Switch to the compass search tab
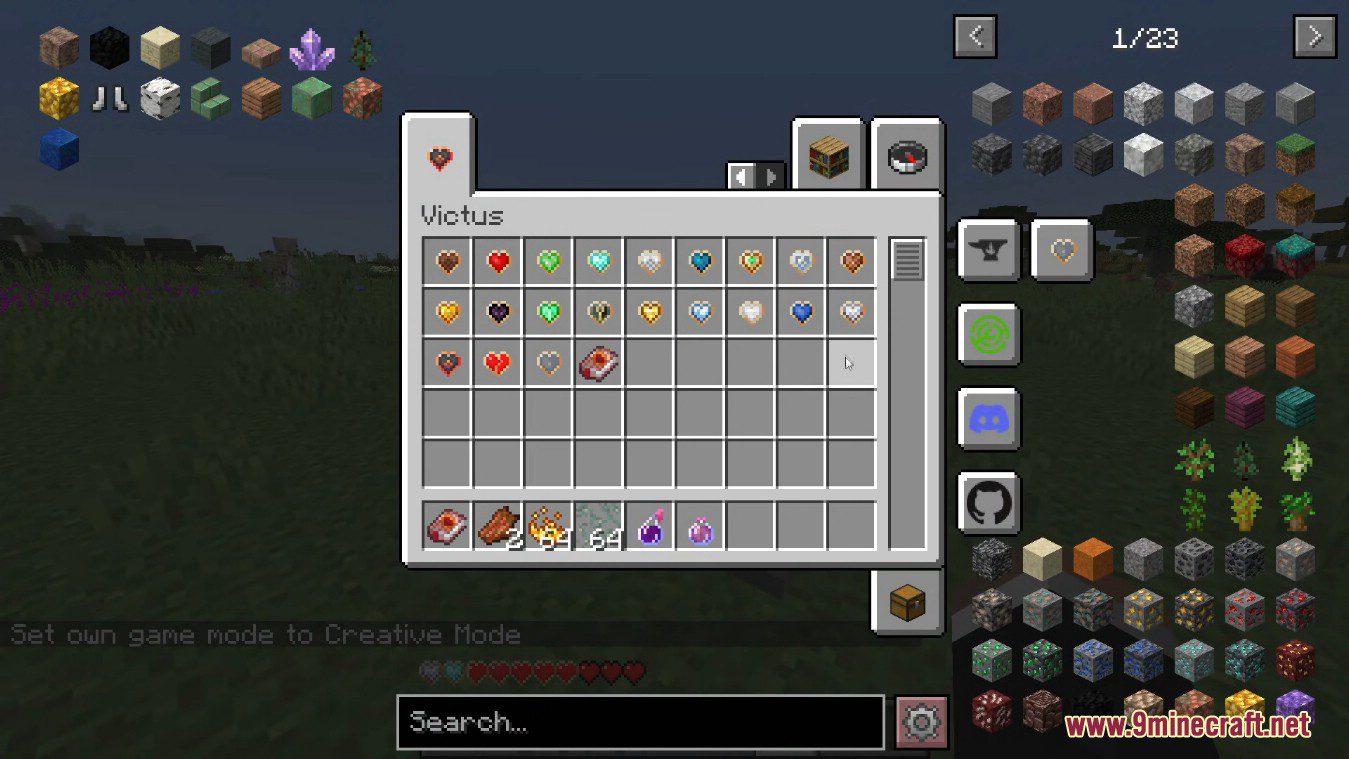This screenshot has width=1349, height=759. pos(907,157)
